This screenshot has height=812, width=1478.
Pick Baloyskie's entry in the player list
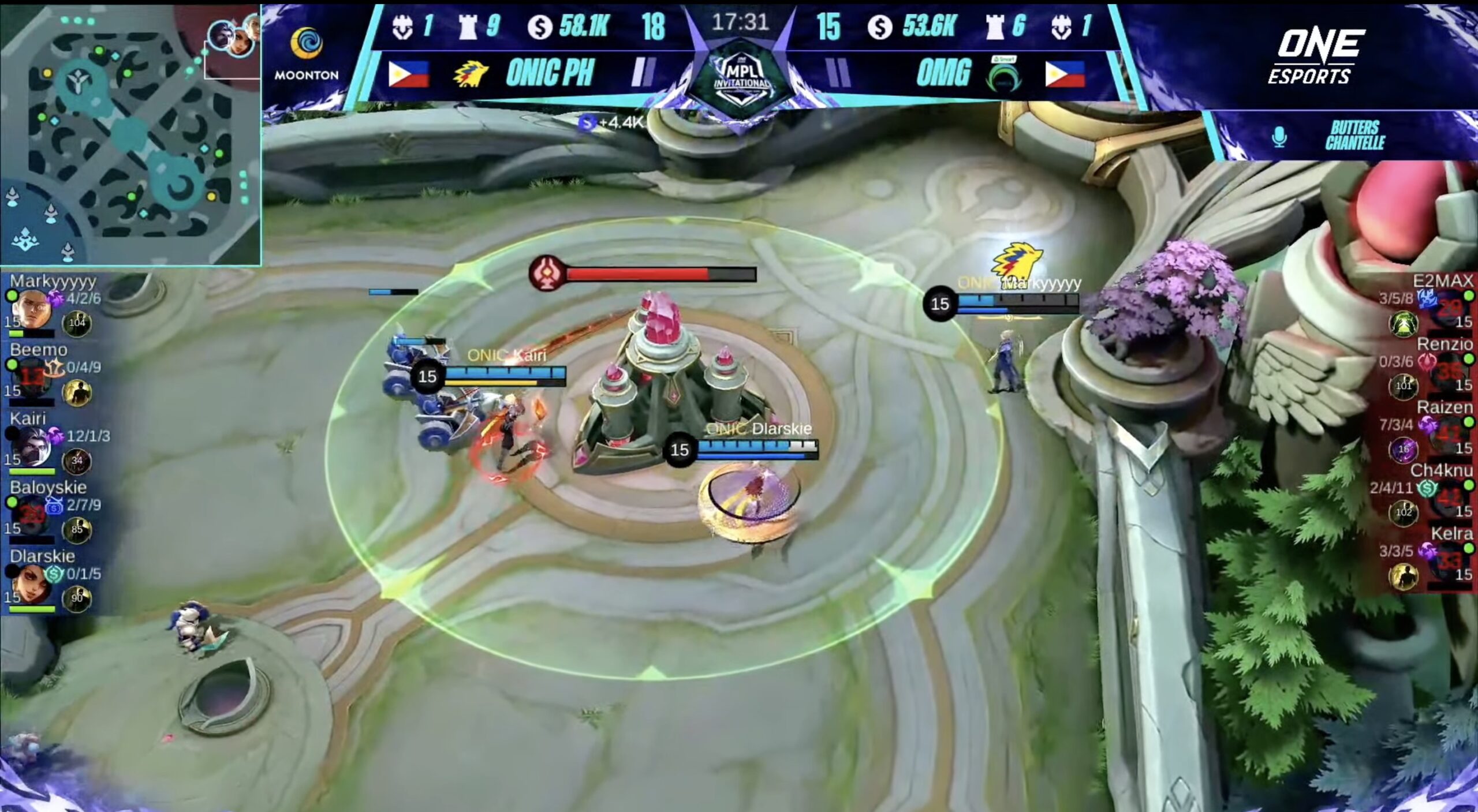55,511
